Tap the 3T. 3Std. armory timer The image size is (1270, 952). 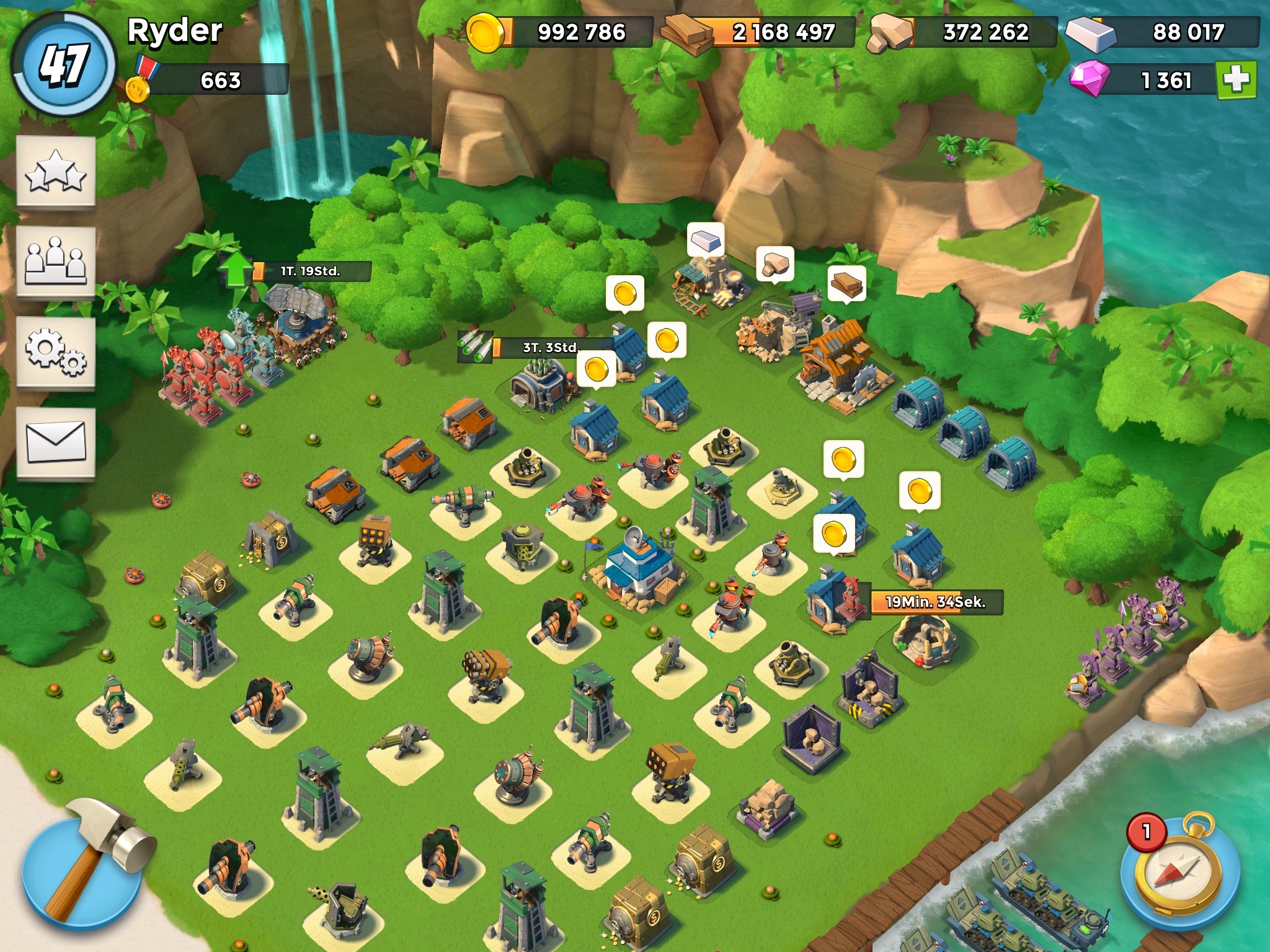[549, 347]
